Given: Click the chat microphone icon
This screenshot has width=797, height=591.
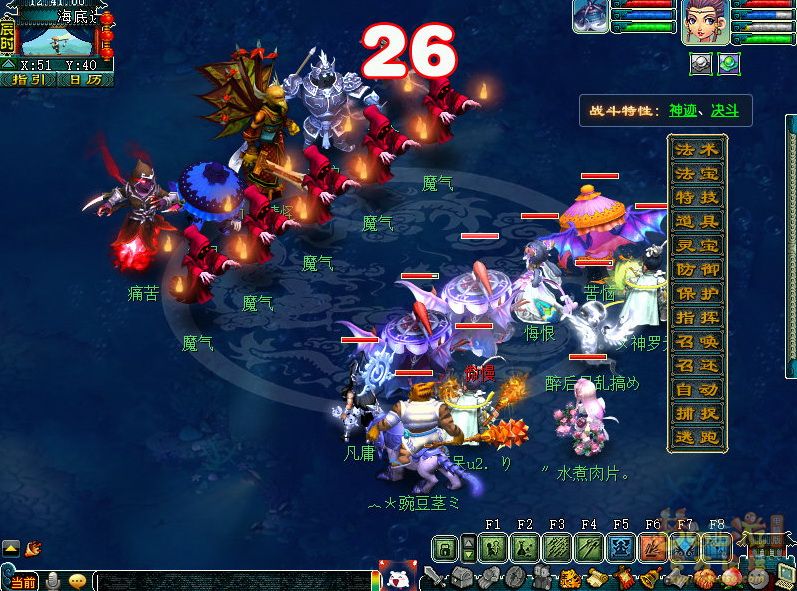Looking at the screenshot, I should 52,581.
